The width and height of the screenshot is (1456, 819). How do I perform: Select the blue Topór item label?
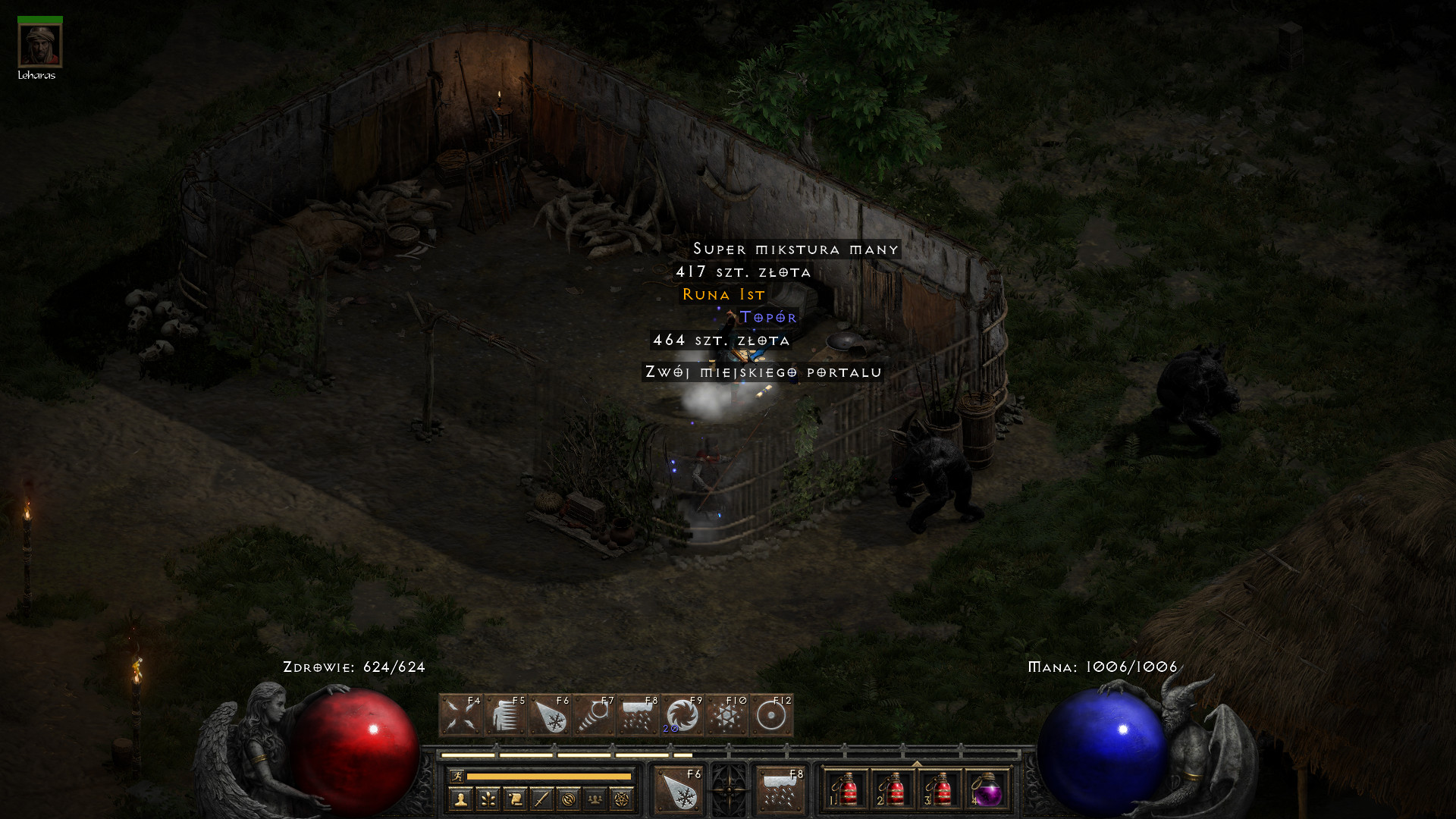(767, 317)
